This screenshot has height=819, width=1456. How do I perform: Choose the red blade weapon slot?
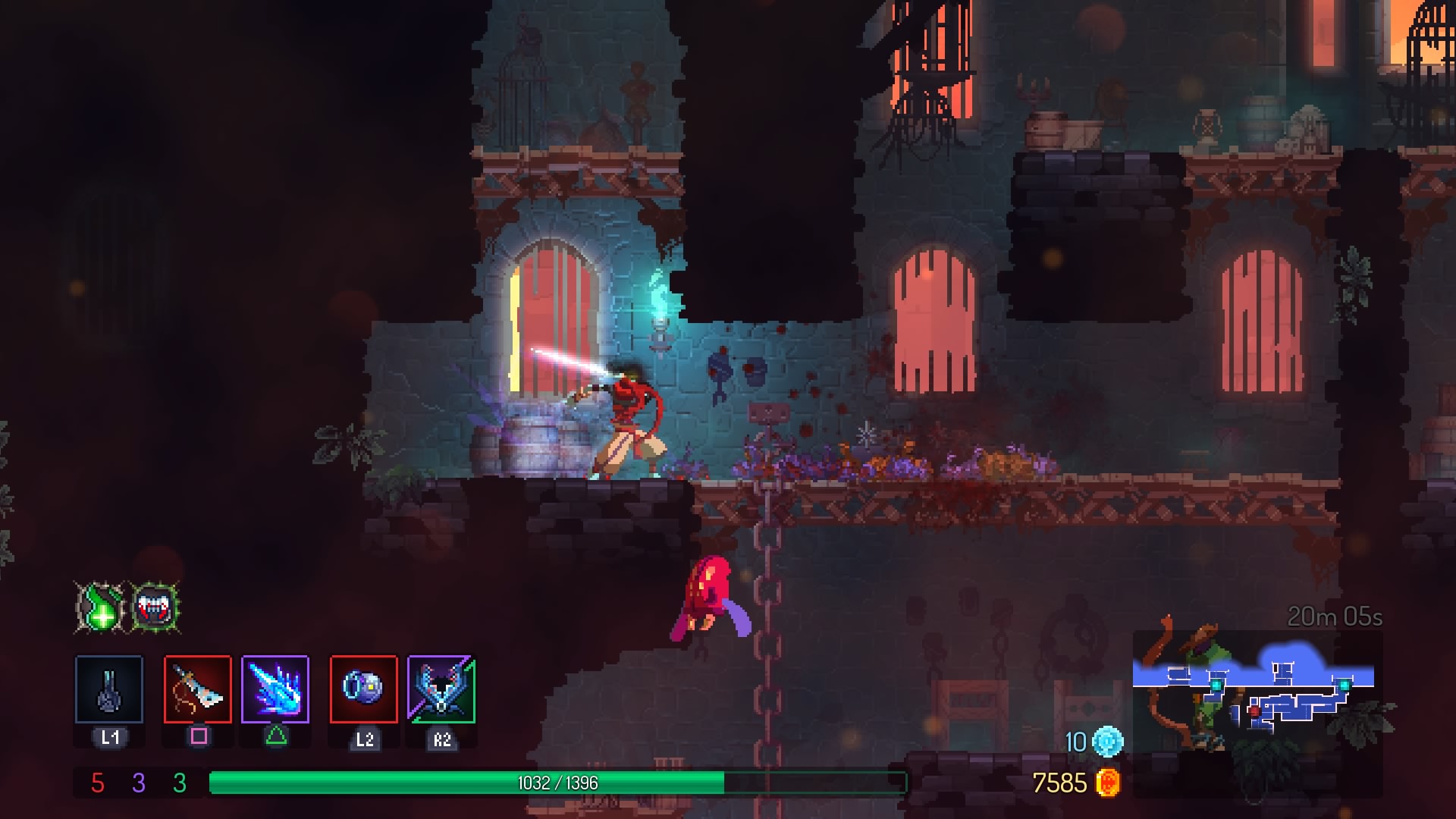(198, 689)
